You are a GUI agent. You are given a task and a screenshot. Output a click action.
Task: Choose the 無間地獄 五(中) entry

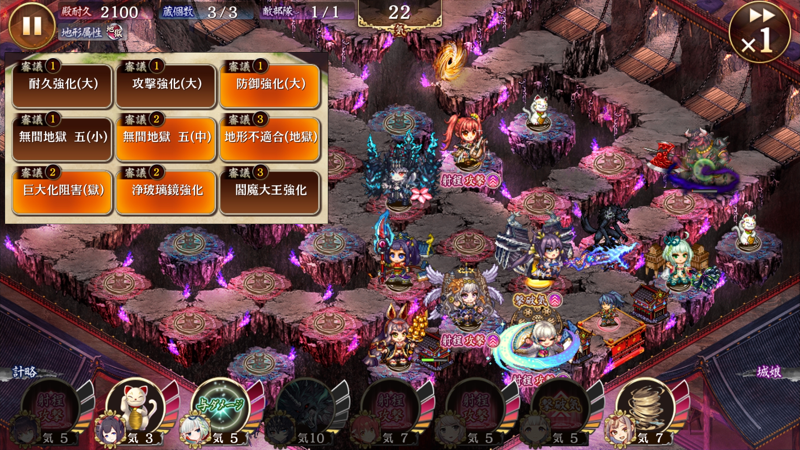166,138
